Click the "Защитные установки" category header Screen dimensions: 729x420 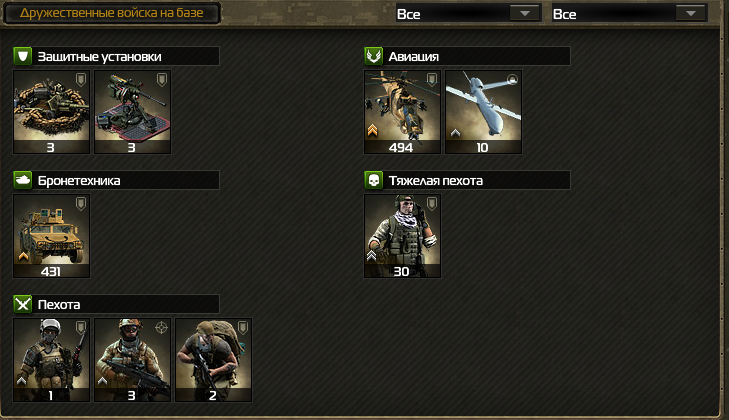click(116, 57)
